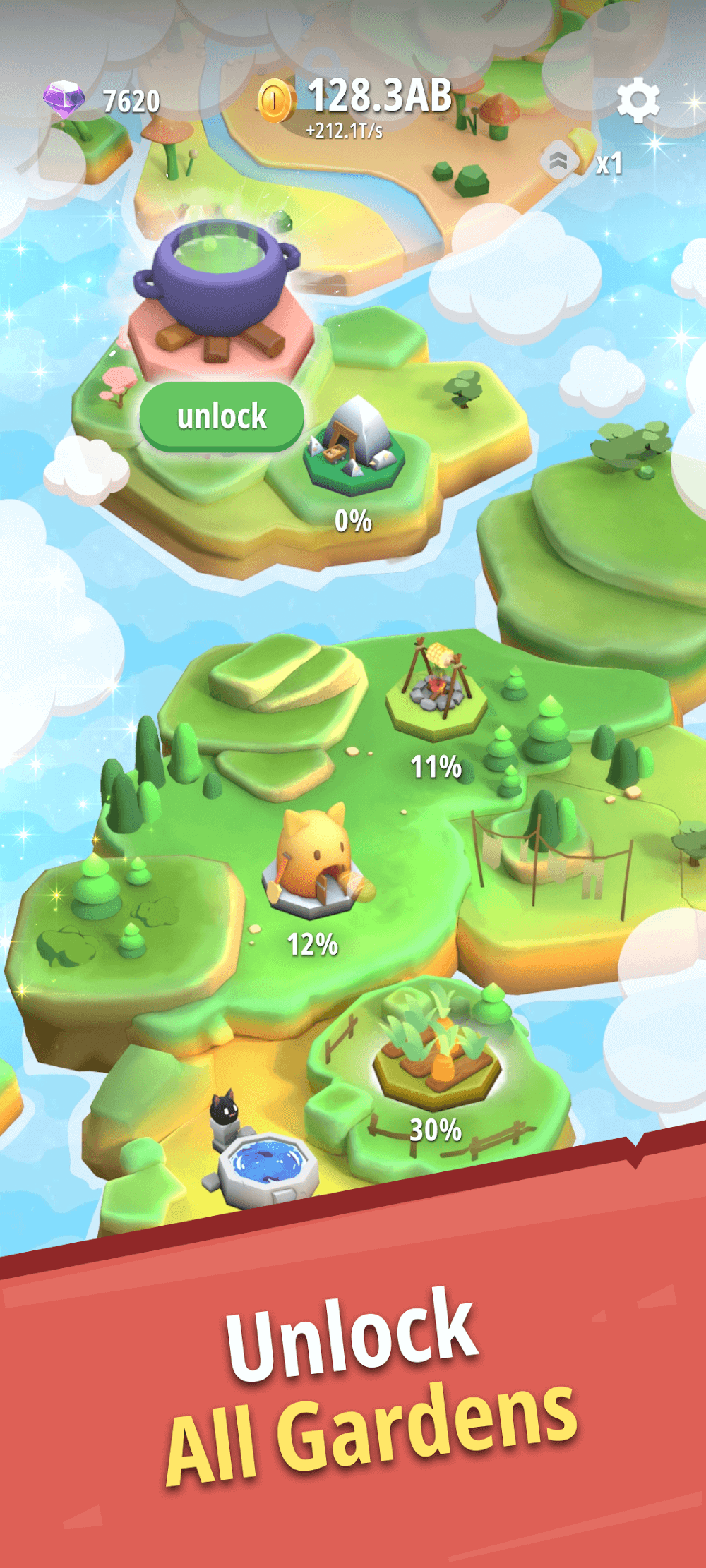Tap the gold coin icon
The image size is (706, 1568).
click(x=276, y=100)
